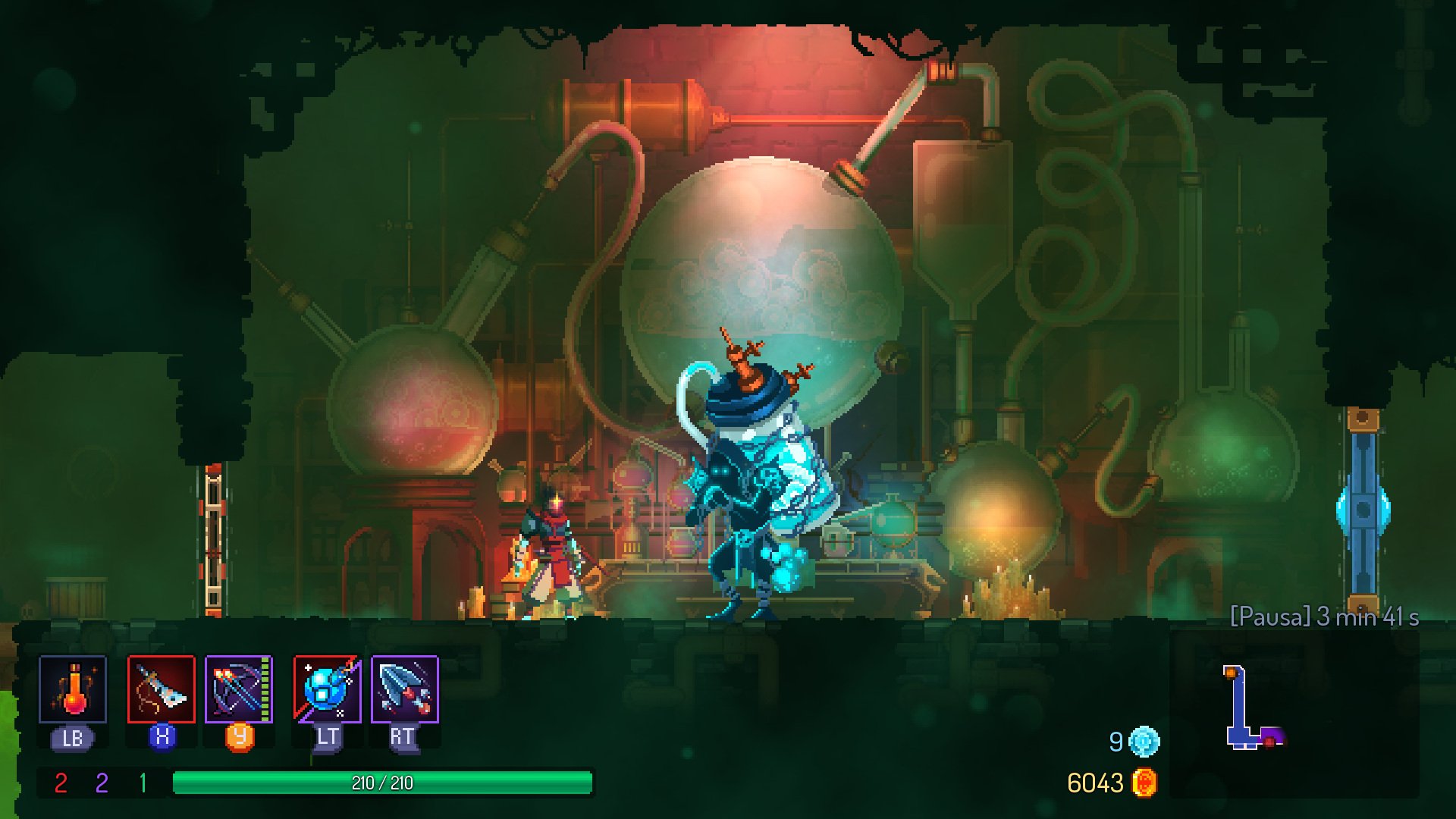Click the orange Y button badge
This screenshot has width=1456, height=819.
[240, 737]
